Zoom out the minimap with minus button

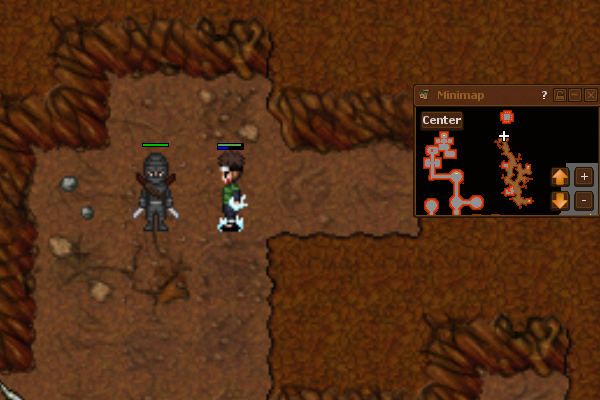[x=584, y=199]
